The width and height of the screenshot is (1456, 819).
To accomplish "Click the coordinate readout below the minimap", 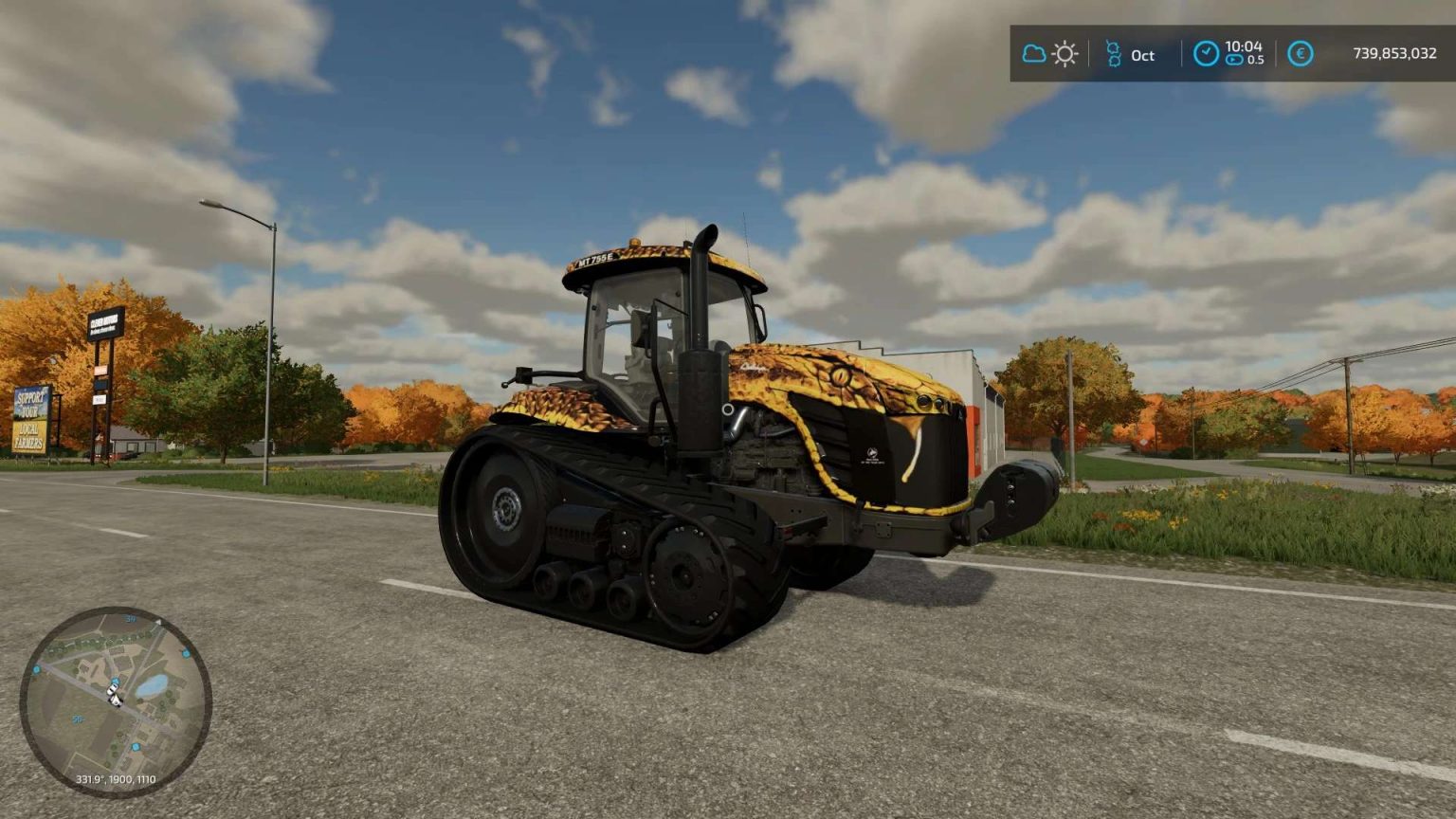I will tap(117, 779).
